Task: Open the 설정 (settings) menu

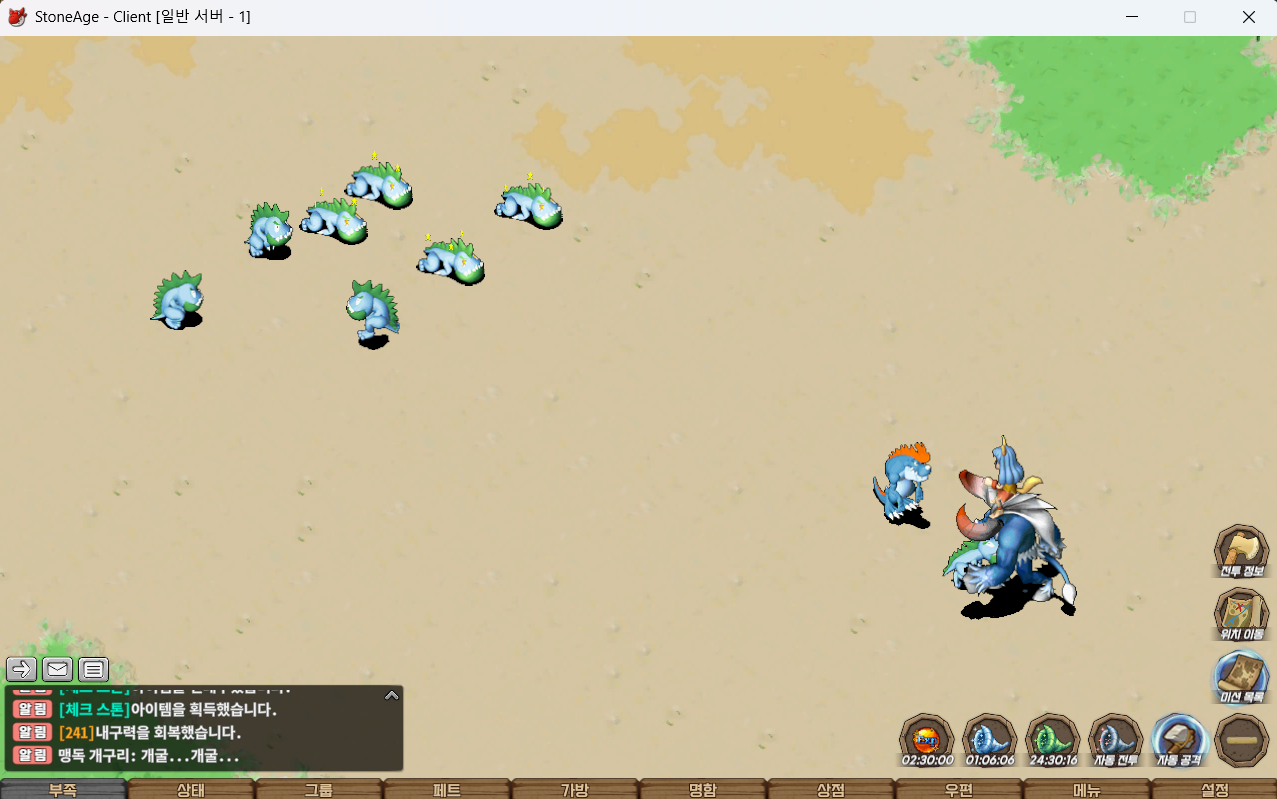Action: (x=1214, y=789)
